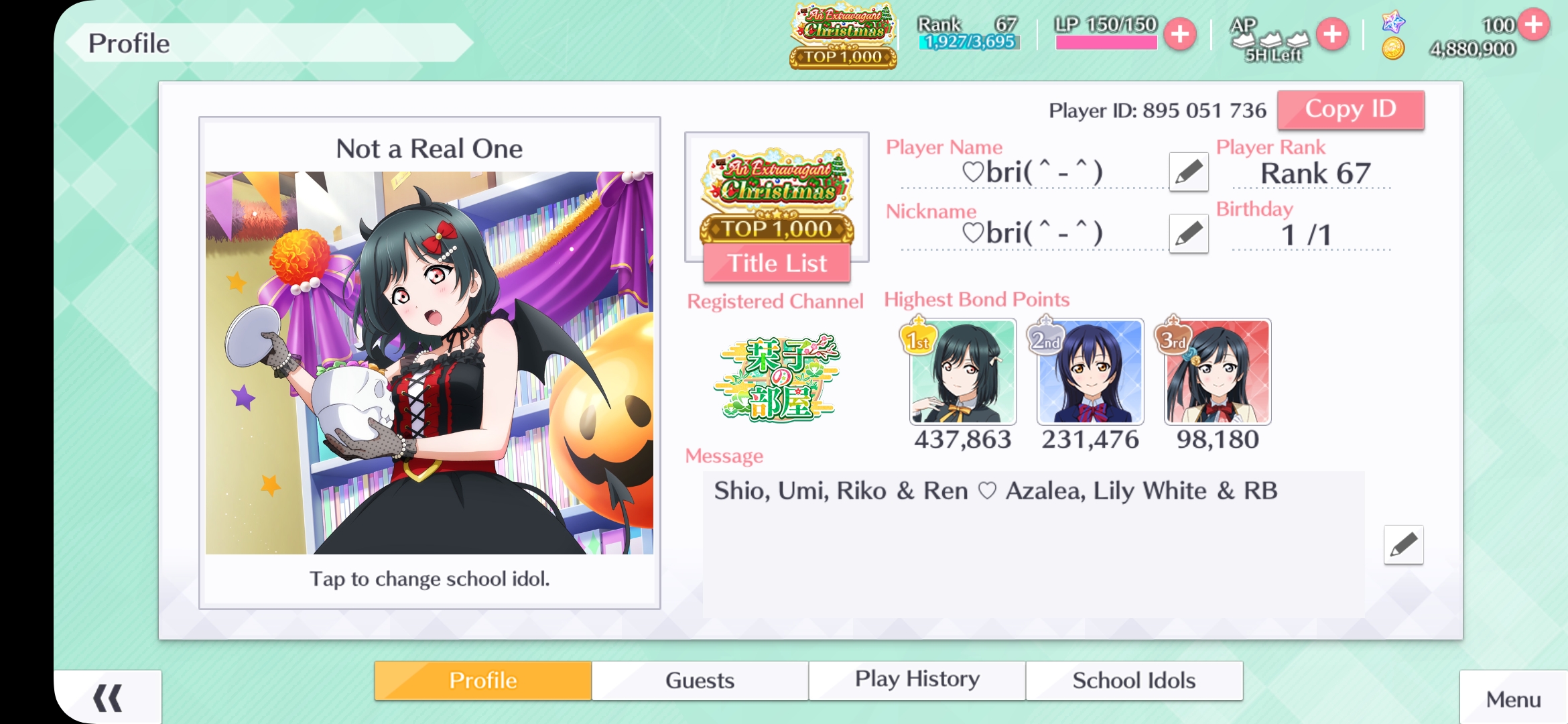Tap school idol portrait to change it
Screen dimensions: 1568x724
pyautogui.click(x=429, y=363)
